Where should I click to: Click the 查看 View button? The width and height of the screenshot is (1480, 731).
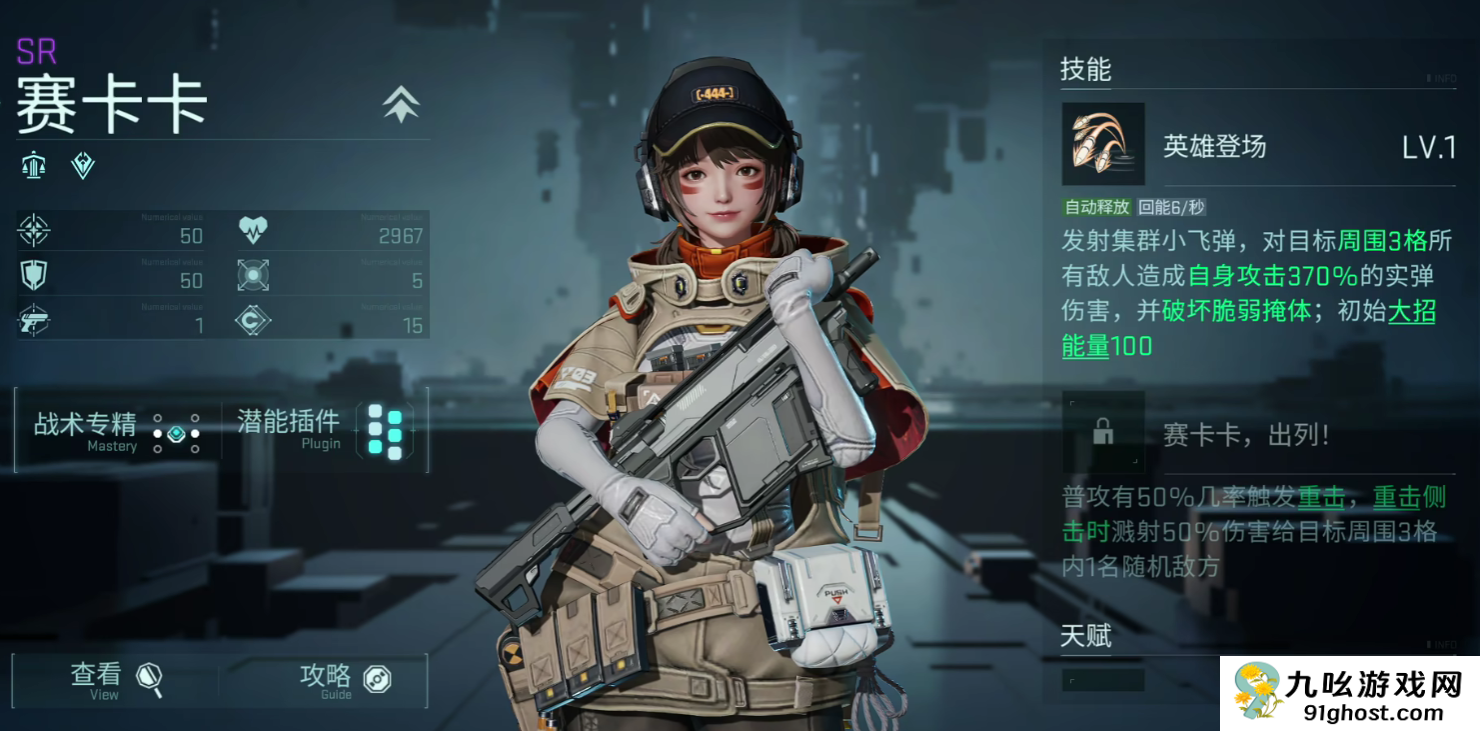(114, 680)
